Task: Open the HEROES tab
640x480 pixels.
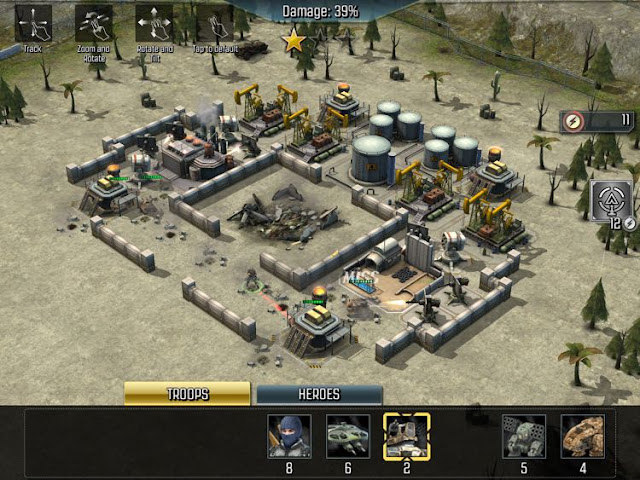Action: pos(319,394)
